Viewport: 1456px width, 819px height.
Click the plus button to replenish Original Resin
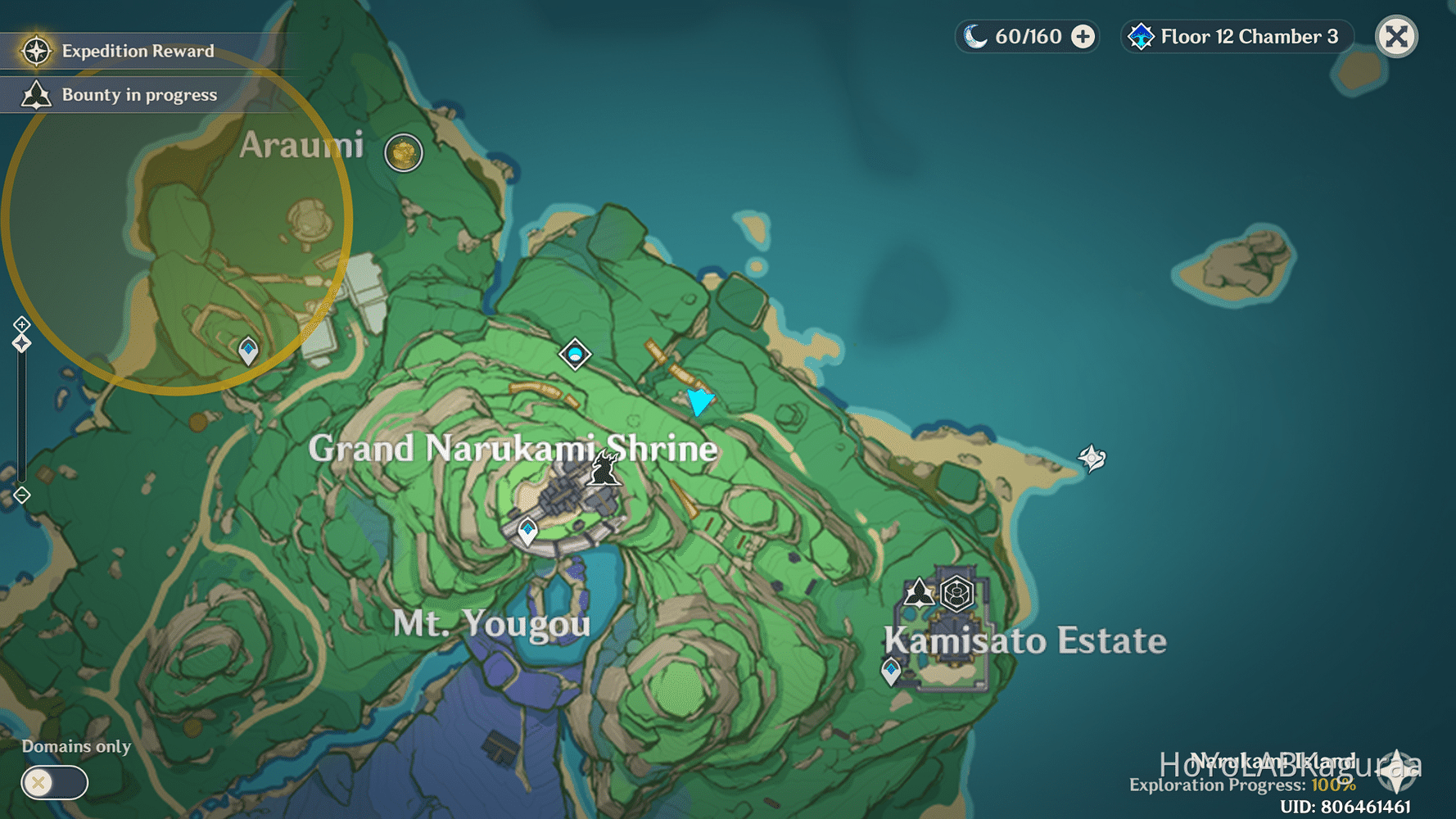[x=1083, y=36]
